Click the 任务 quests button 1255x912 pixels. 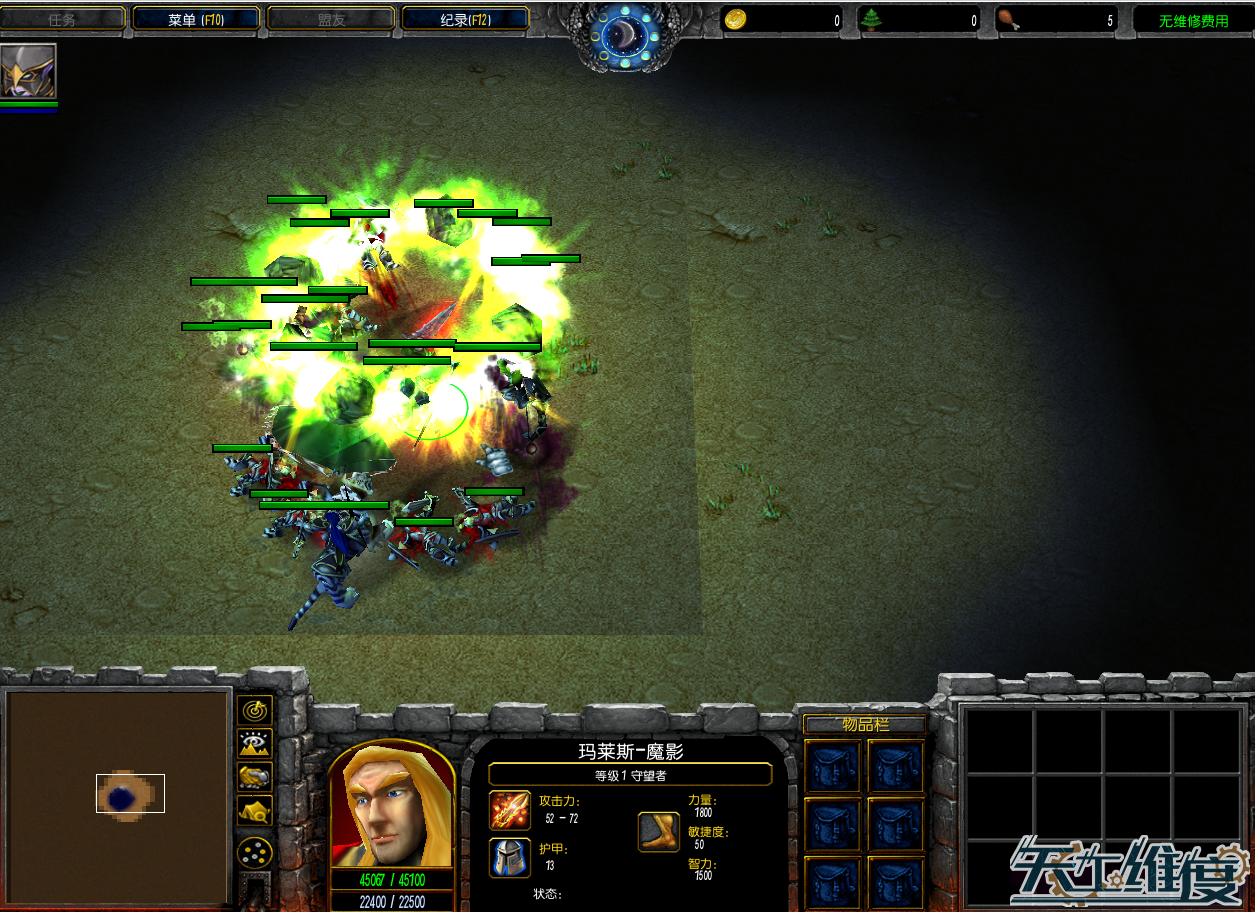point(62,19)
